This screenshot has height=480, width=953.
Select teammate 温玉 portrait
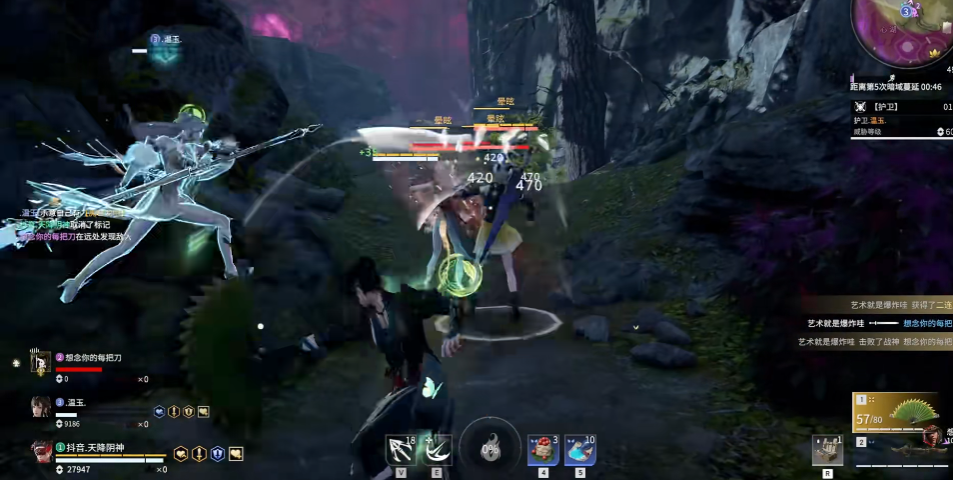tap(41, 406)
